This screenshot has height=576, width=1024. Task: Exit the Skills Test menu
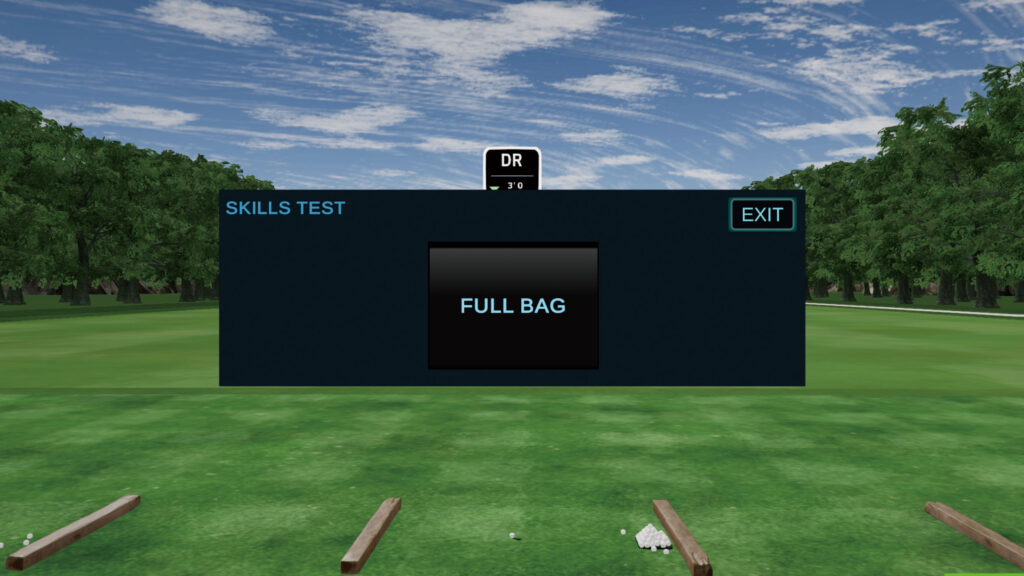[x=762, y=215]
